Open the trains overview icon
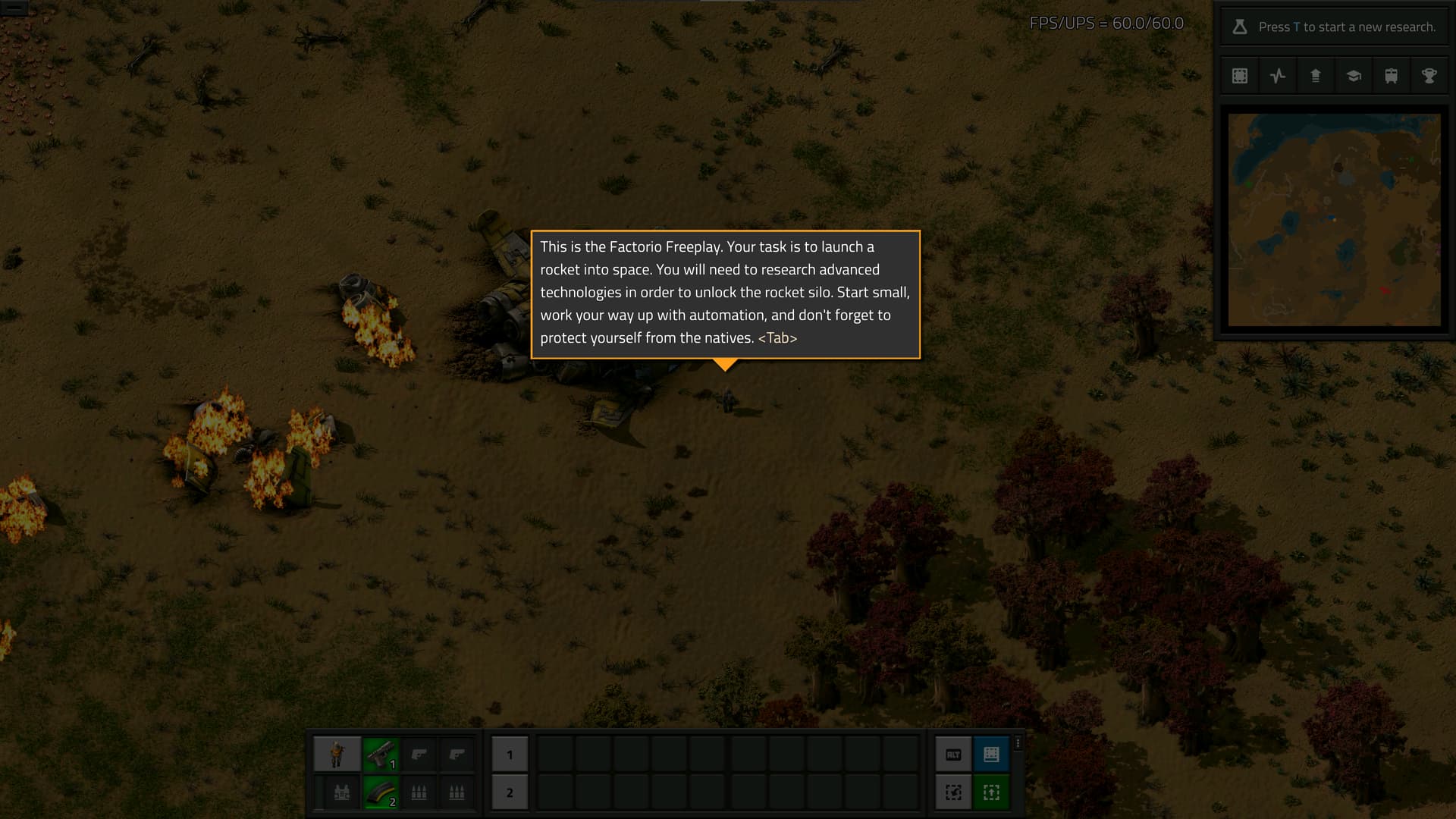The height and width of the screenshot is (819, 1456). pyautogui.click(x=1392, y=76)
